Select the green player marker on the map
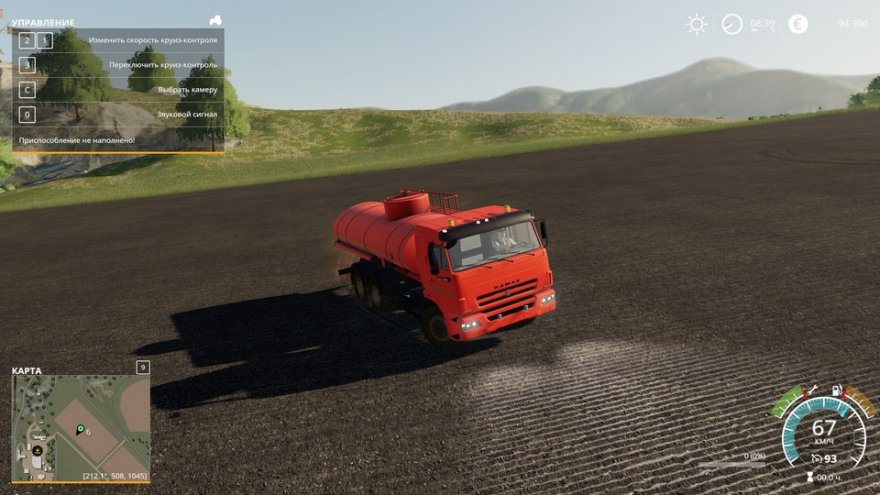Viewport: 880px width, 495px height. pos(80,430)
